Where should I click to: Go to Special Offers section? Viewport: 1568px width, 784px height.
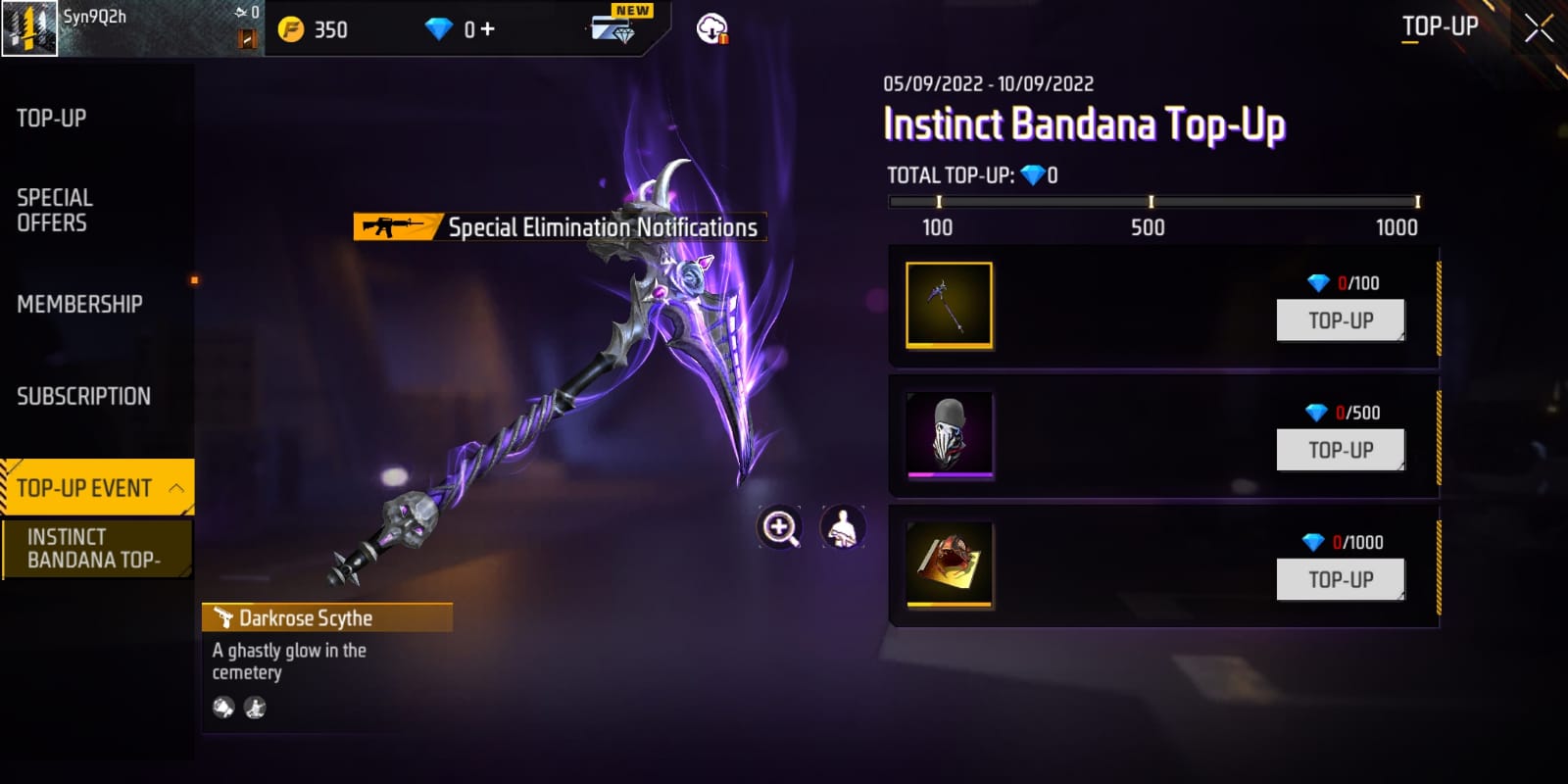pyautogui.click(x=55, y=210)
